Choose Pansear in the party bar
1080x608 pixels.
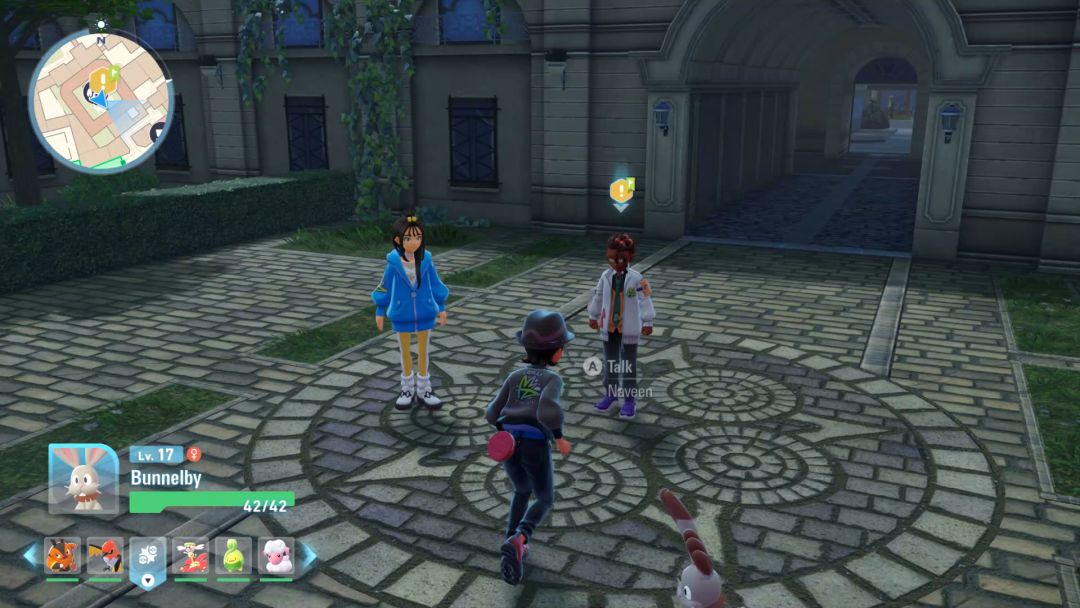coord(62,555)
